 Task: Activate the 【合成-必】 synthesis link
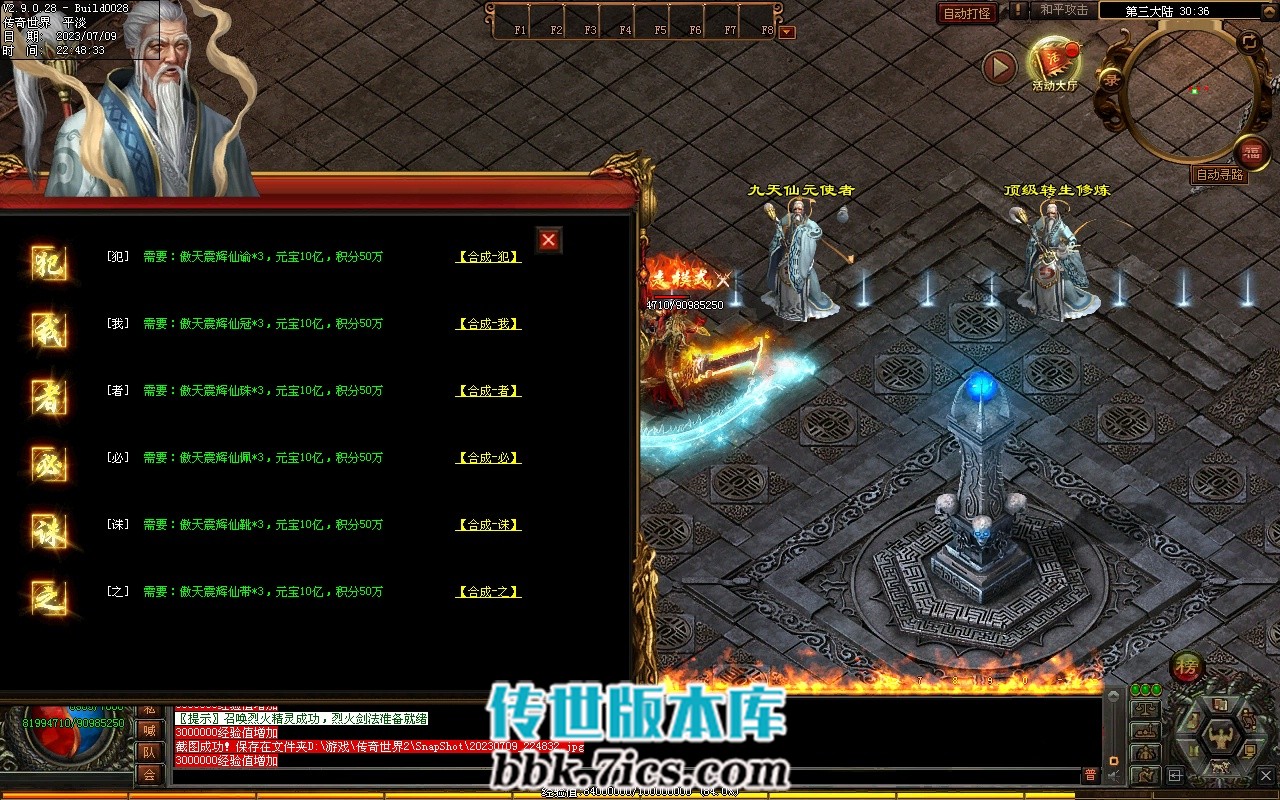(x=488, y=458)
